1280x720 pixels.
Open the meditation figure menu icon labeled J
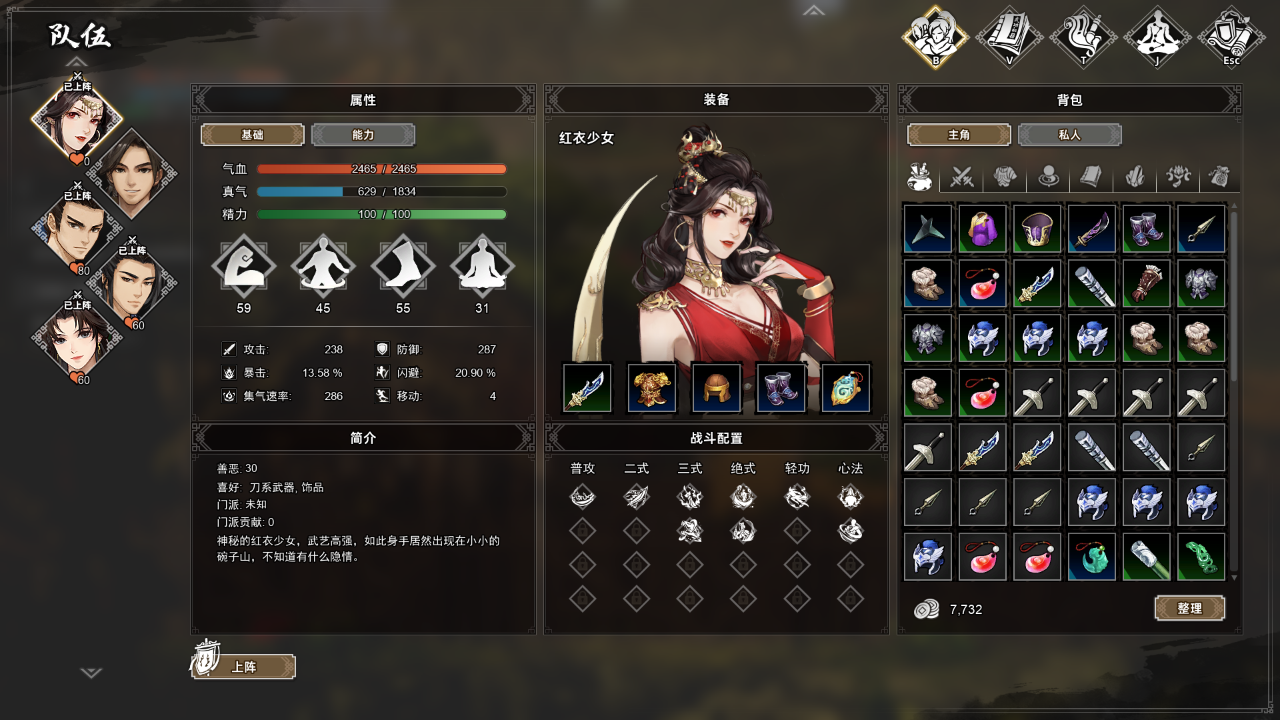[1157, 38]
